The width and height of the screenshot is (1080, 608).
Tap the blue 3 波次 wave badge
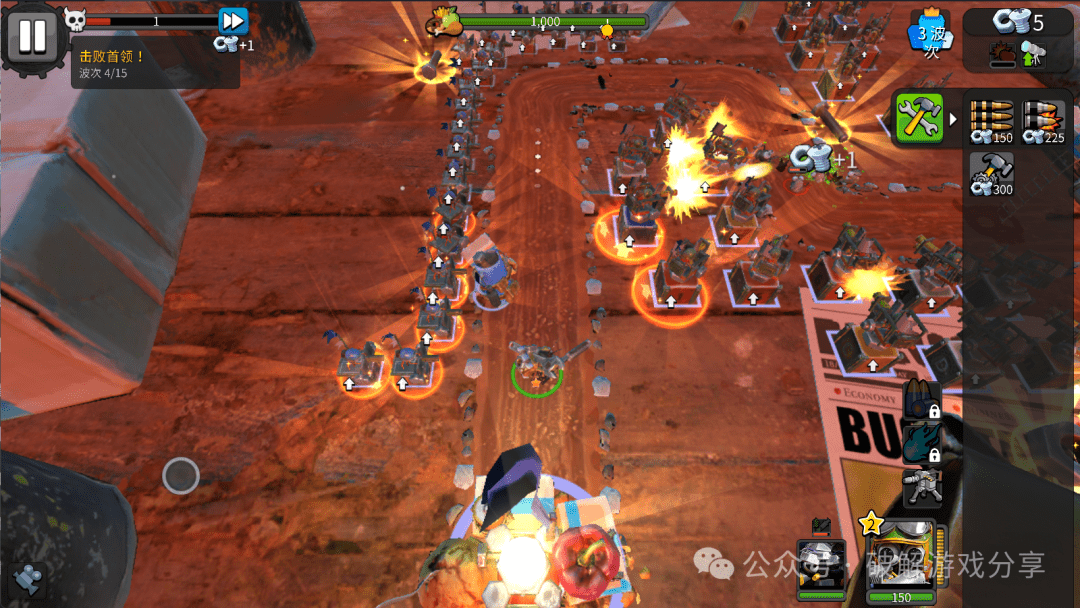pos(932,38)
